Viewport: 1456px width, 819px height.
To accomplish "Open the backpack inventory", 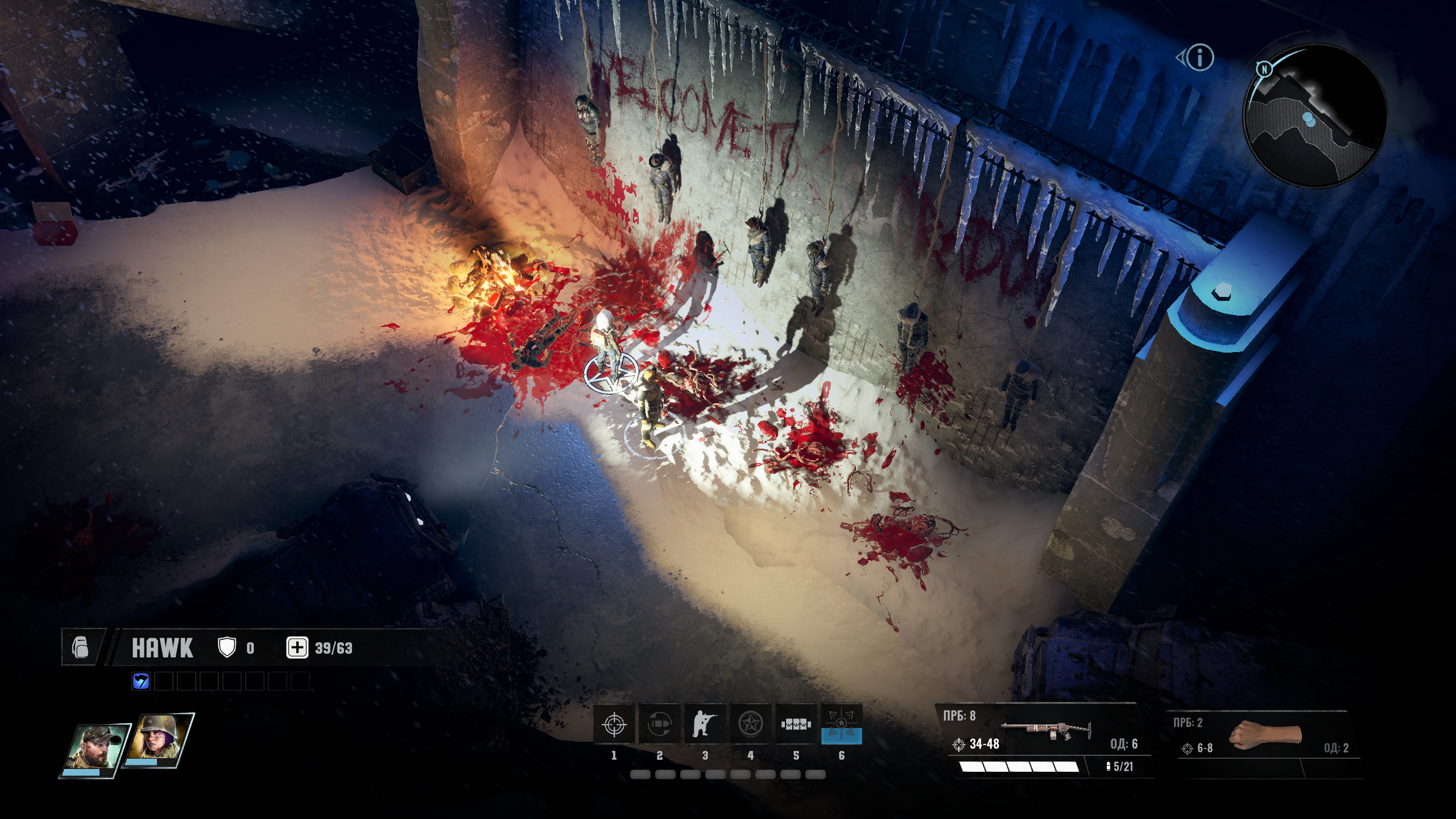I will tap(81, 647).
